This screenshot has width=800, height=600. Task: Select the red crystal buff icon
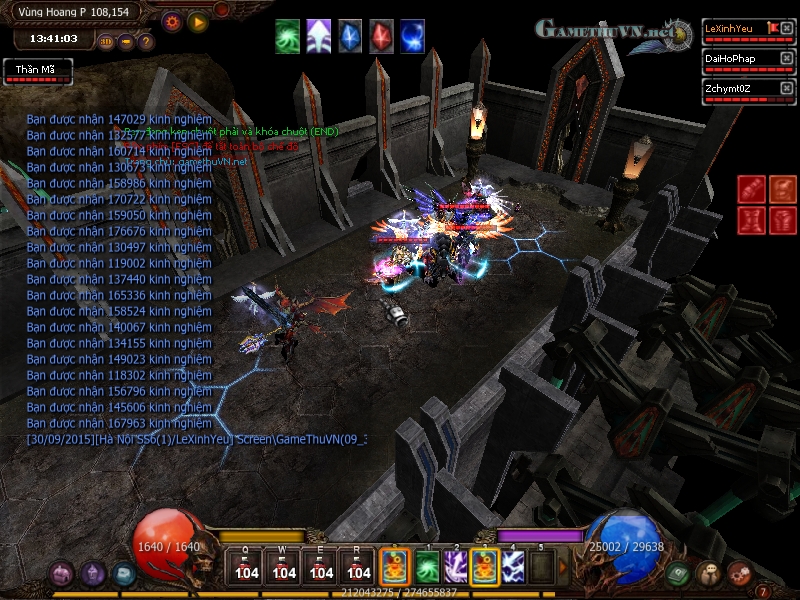pos(381,35)
